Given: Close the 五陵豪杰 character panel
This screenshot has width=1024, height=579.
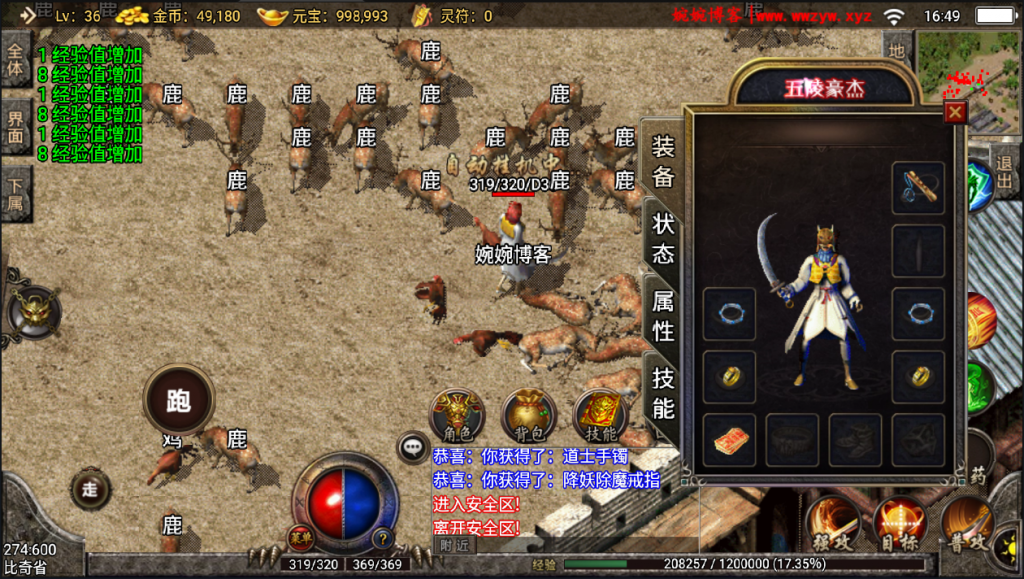Looking at the screenshot, I should pyautogui.click(x=955, y=112).
